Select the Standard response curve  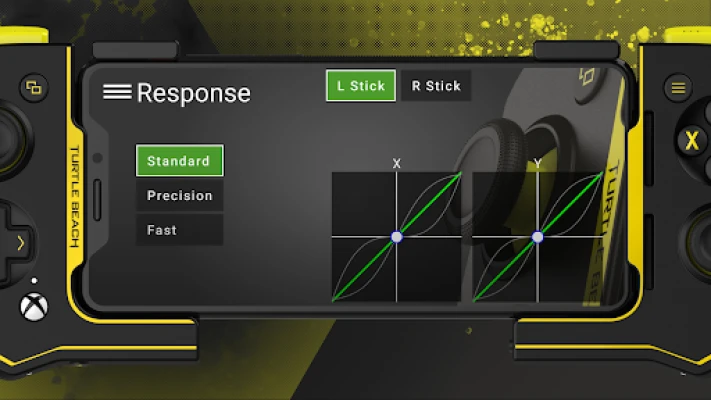[x=179, y=161]
